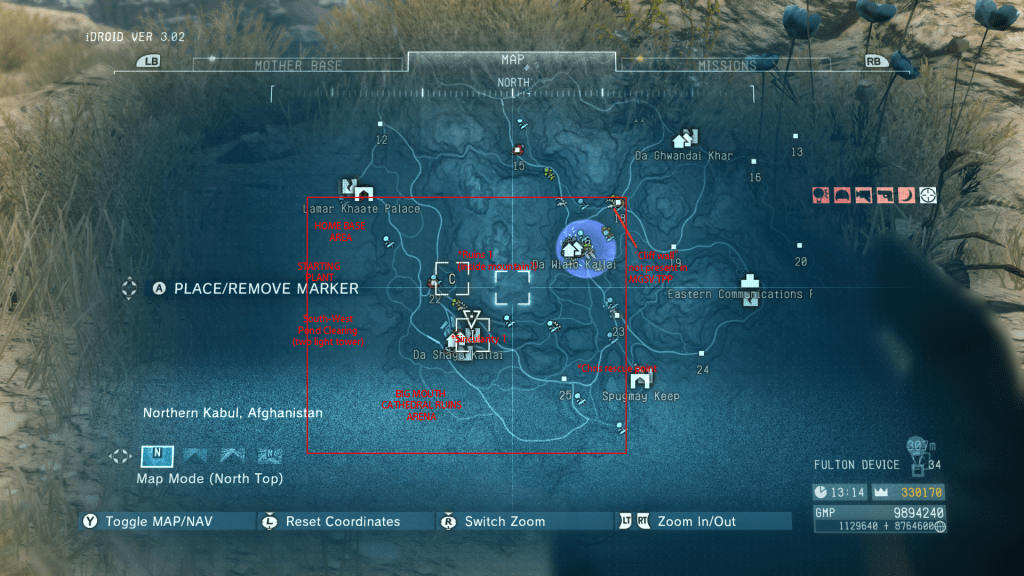Toggle the pistol filter icon

point(885,195)
